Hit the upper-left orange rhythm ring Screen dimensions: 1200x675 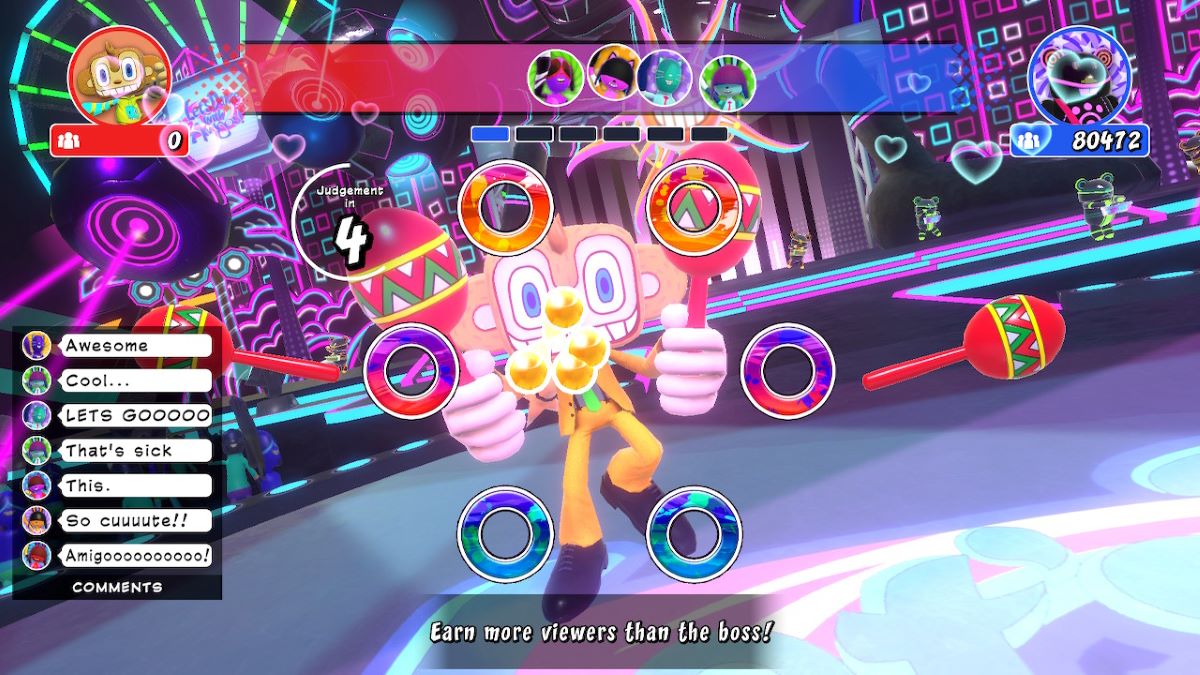pyautogui.click(x=505, y=208)
